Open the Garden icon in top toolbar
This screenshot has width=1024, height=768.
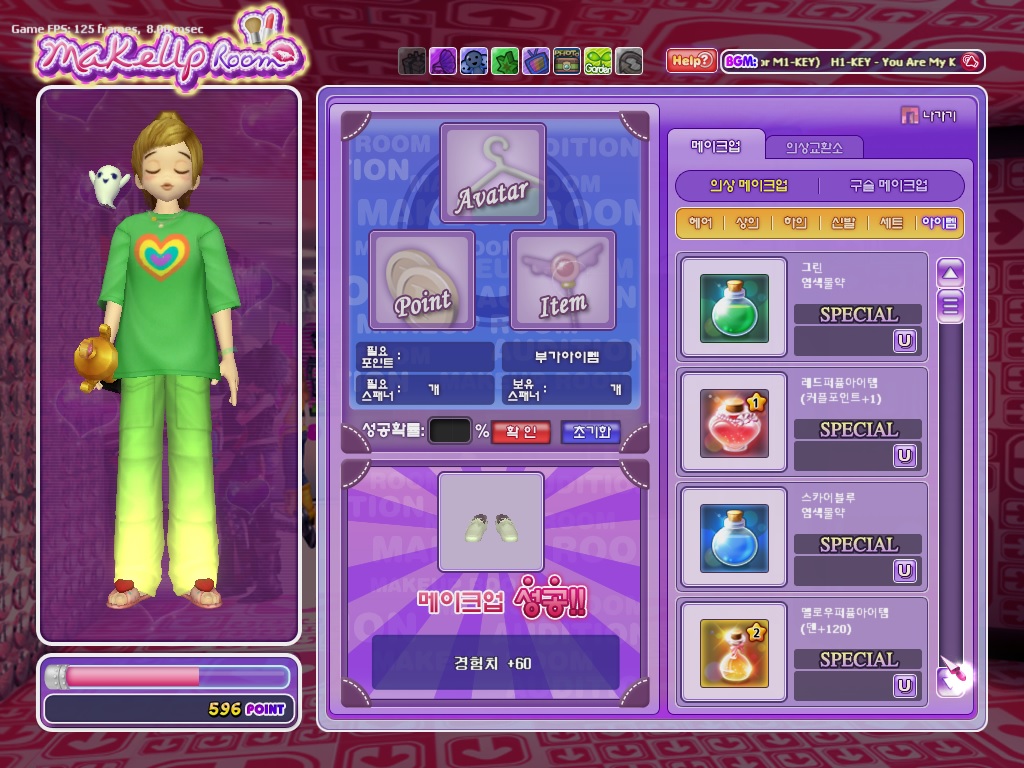[x=598, y=62]
